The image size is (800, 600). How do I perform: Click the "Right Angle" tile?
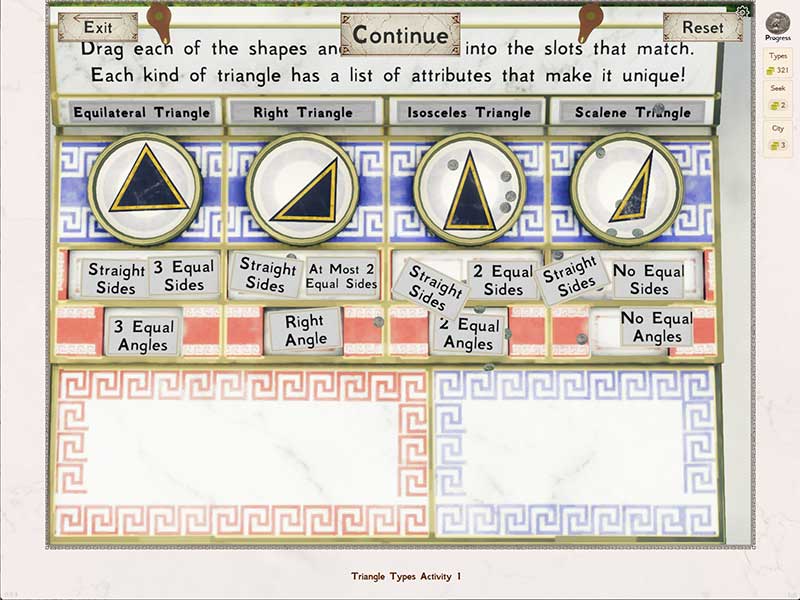[x=305, y=330]
